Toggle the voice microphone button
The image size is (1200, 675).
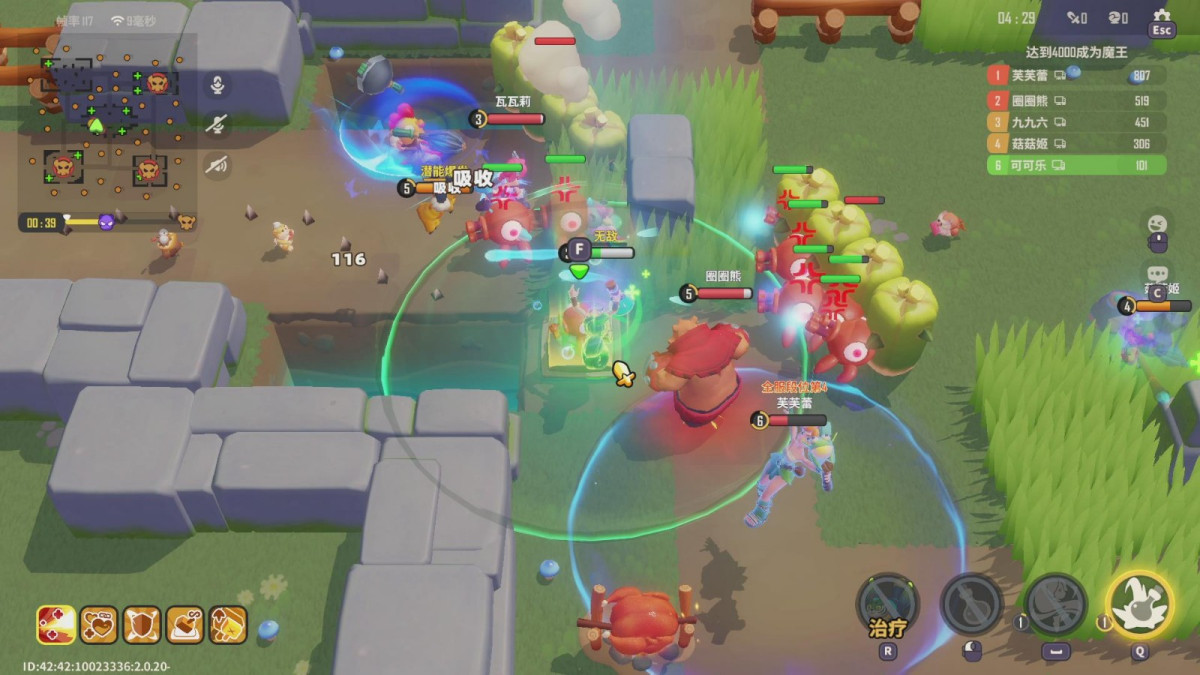(217, 85)
